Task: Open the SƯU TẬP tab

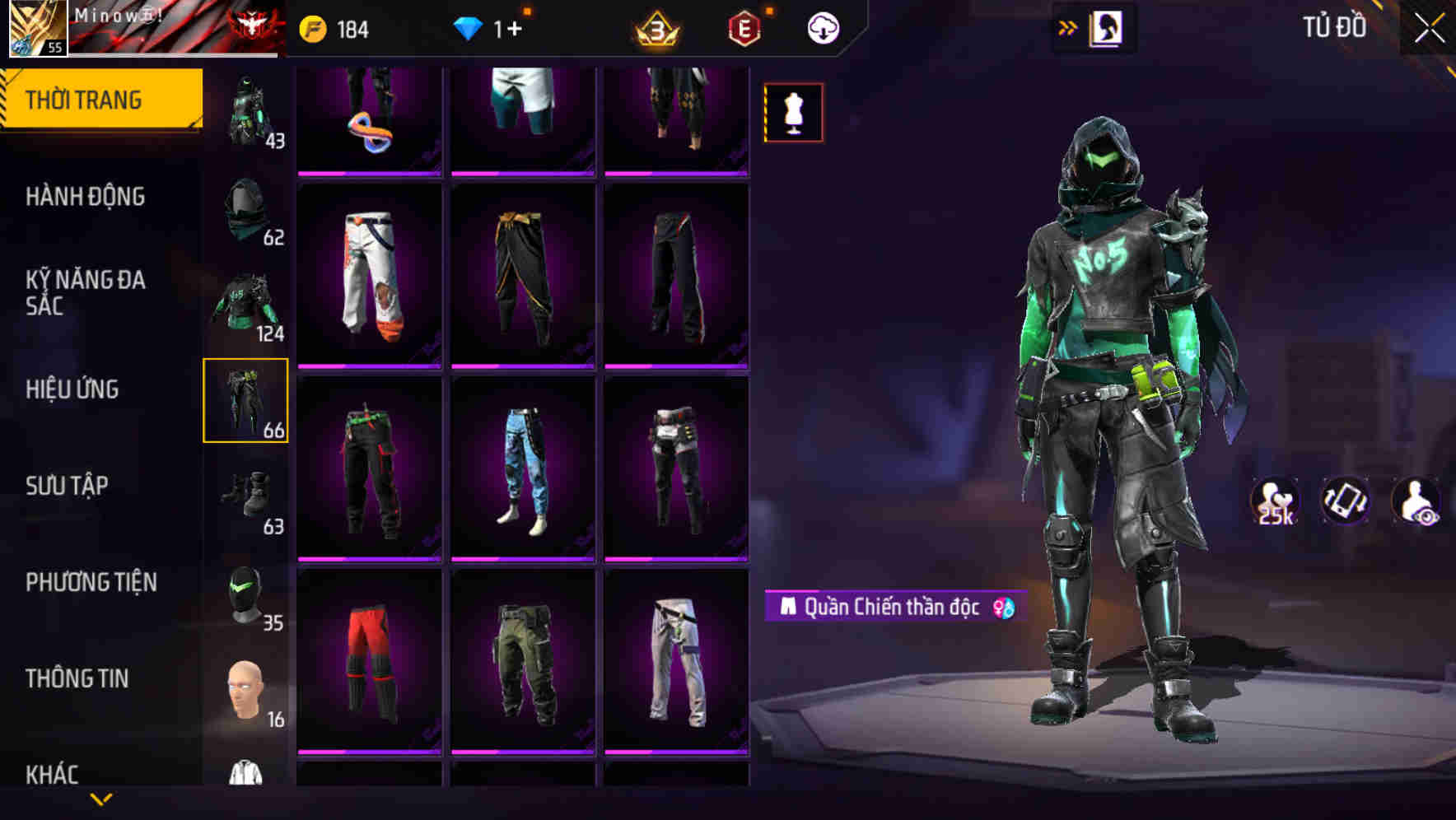Action: [x=68, y=486]
